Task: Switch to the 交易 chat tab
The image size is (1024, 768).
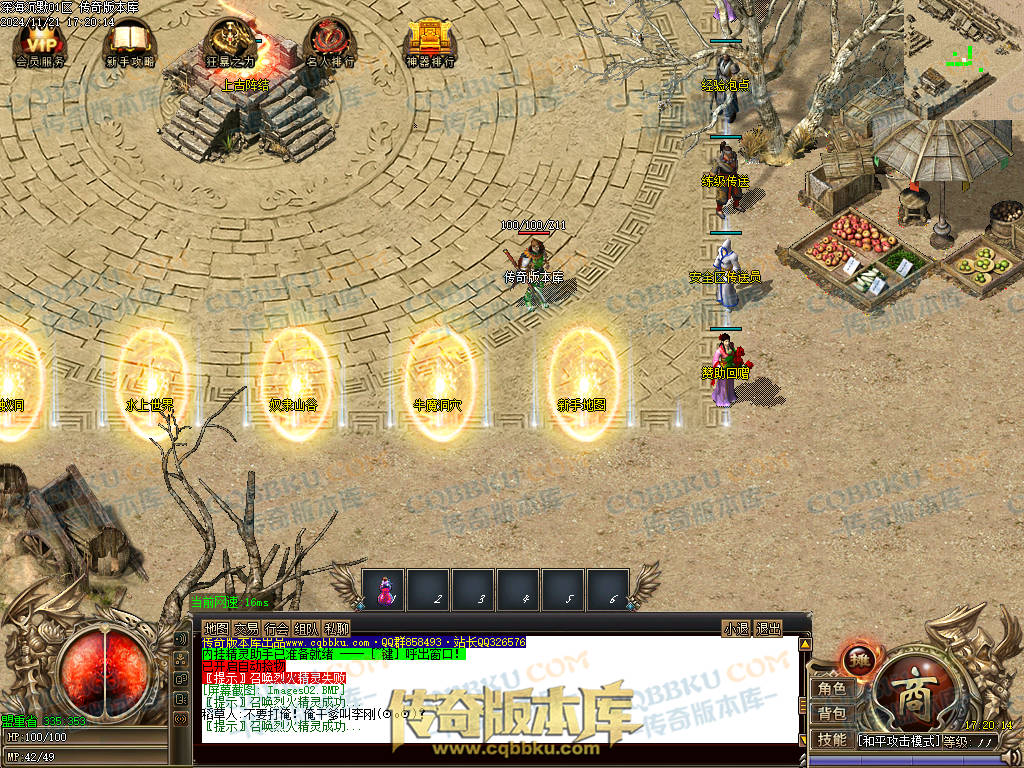Action: pos(246,629)
